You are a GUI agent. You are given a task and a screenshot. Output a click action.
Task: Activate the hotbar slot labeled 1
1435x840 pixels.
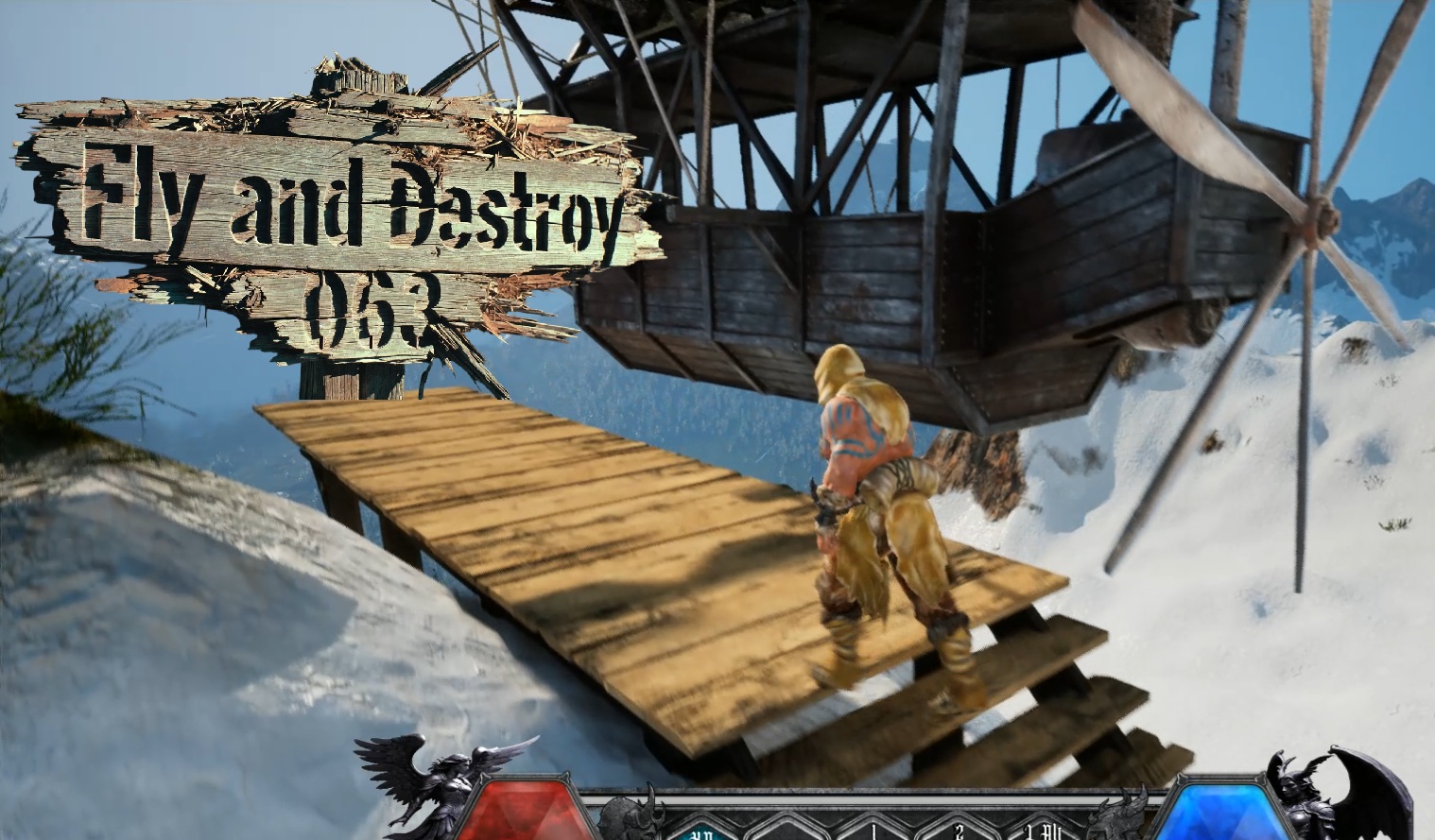click(x=873, y=831)
